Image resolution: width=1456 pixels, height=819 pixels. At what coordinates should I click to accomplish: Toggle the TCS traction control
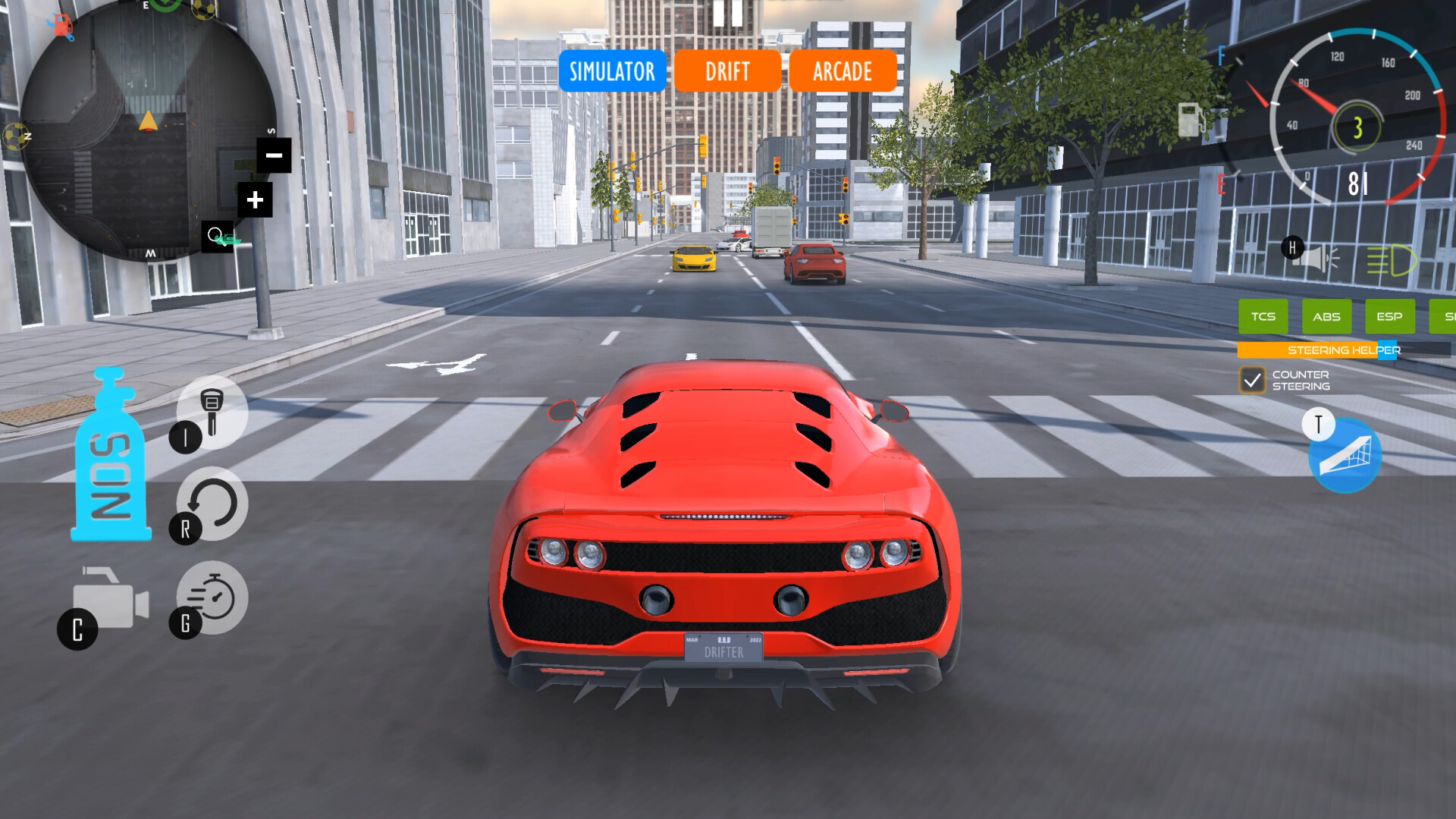(x=1263, y=317)
